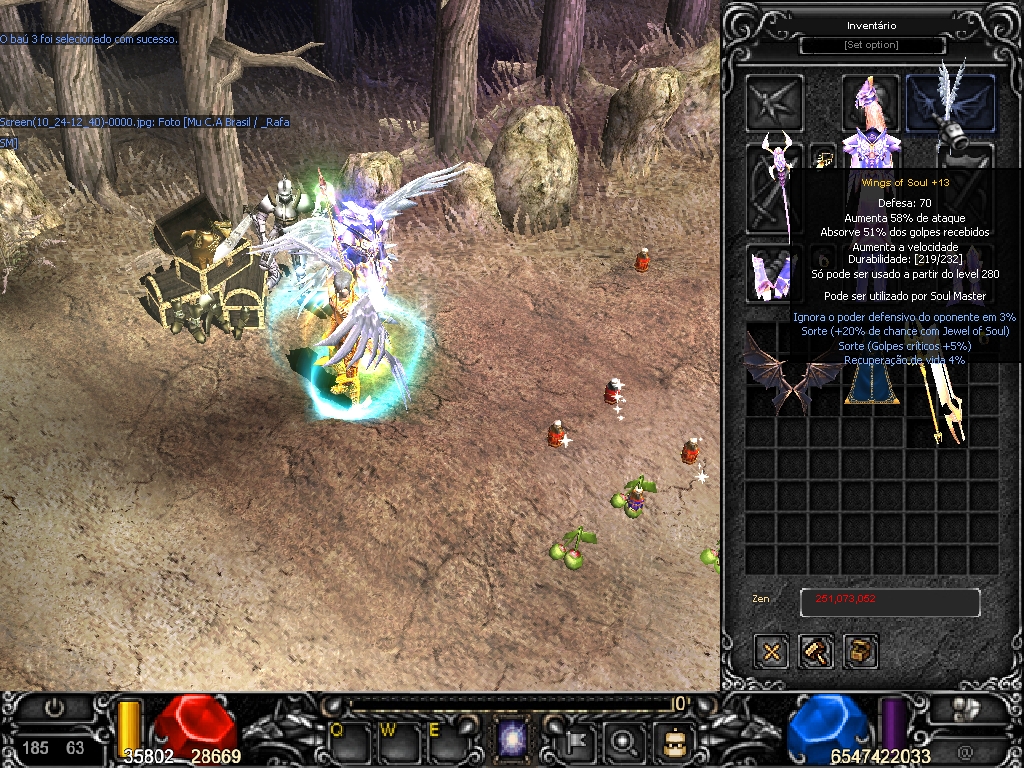The height and width of the screenshot is (768, 1024).
Task: Select the Wings of Soul equipment slot
Action: coord(950,103)
